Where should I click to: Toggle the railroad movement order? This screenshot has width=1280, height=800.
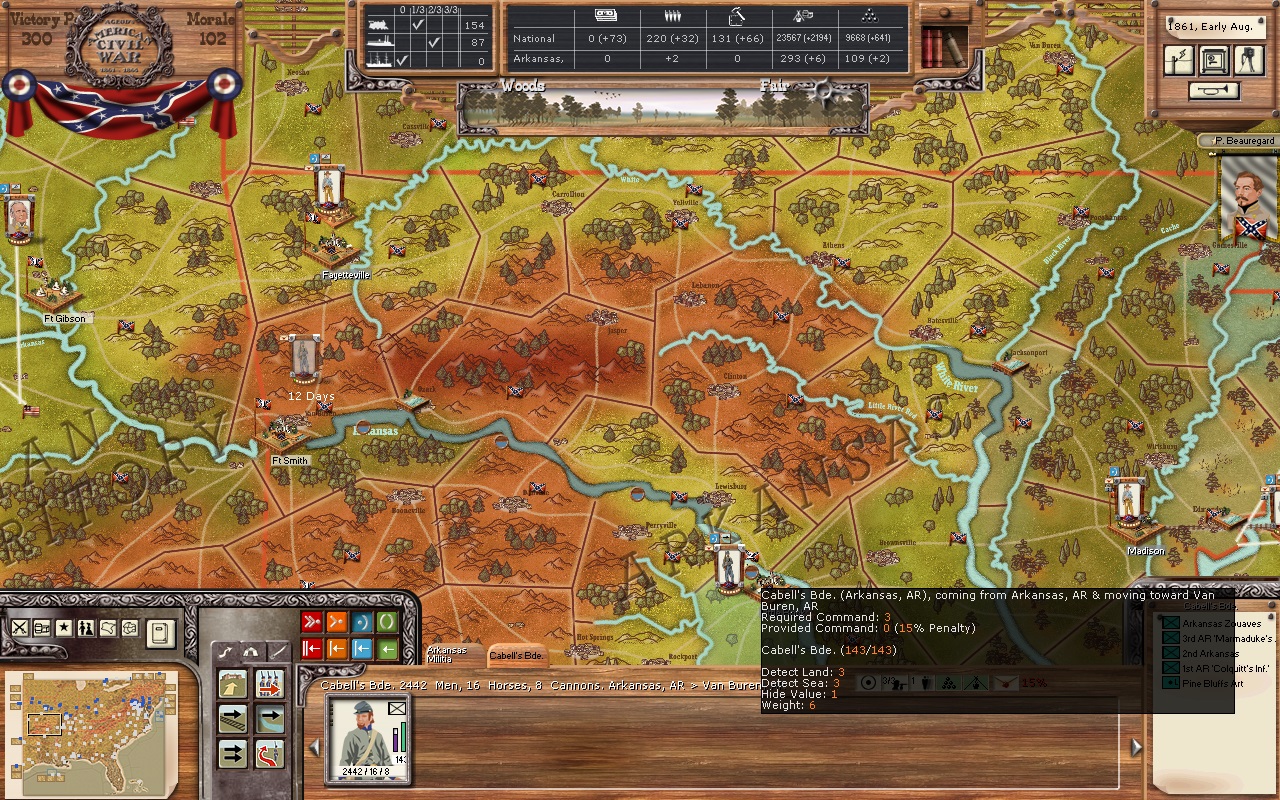click(x=233, y=719)
